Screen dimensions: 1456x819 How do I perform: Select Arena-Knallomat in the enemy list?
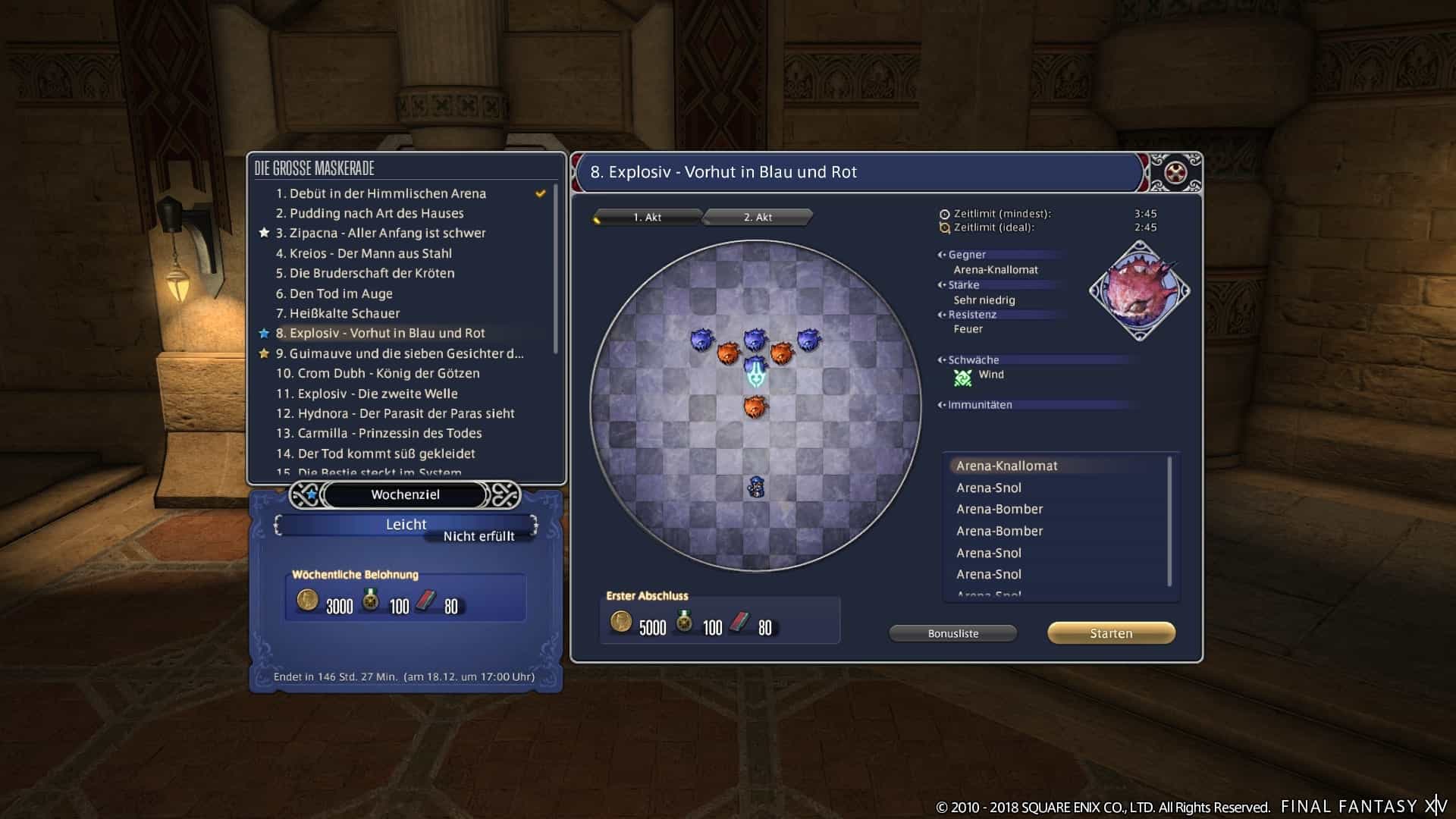click(x=1006, y=466)
